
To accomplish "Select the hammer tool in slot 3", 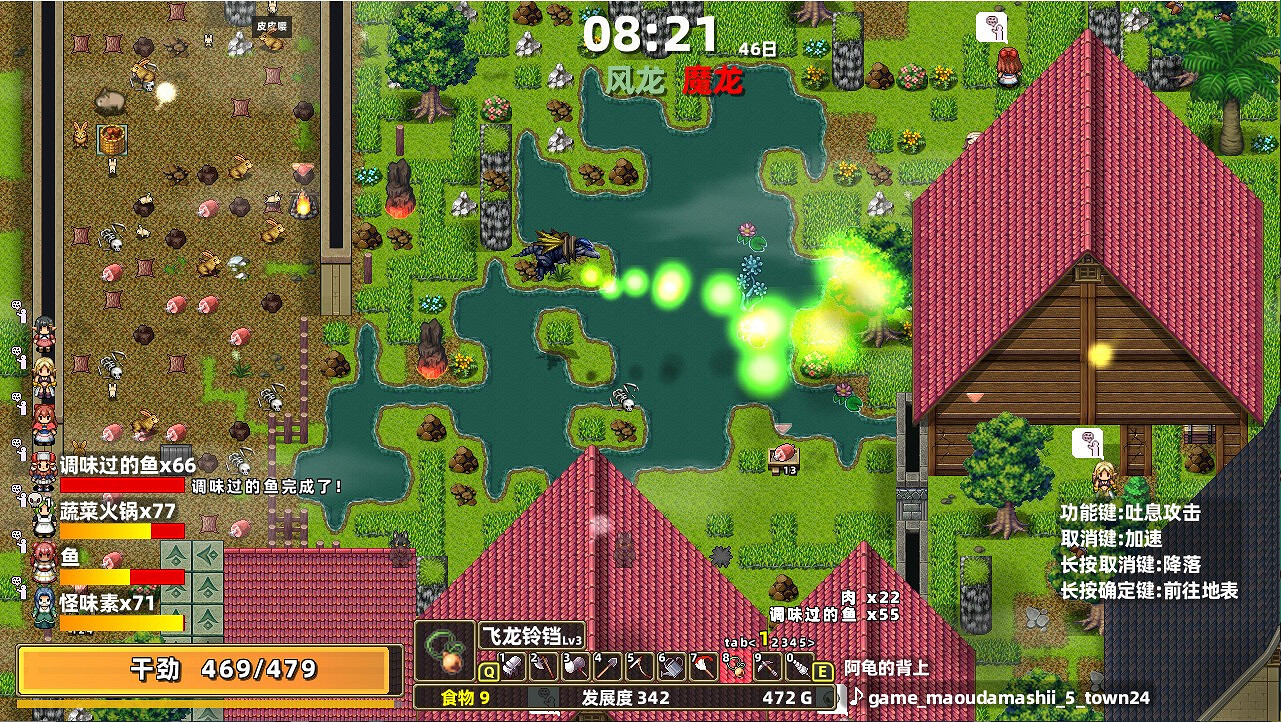I will pyautogui.click(x=576, y=666).
